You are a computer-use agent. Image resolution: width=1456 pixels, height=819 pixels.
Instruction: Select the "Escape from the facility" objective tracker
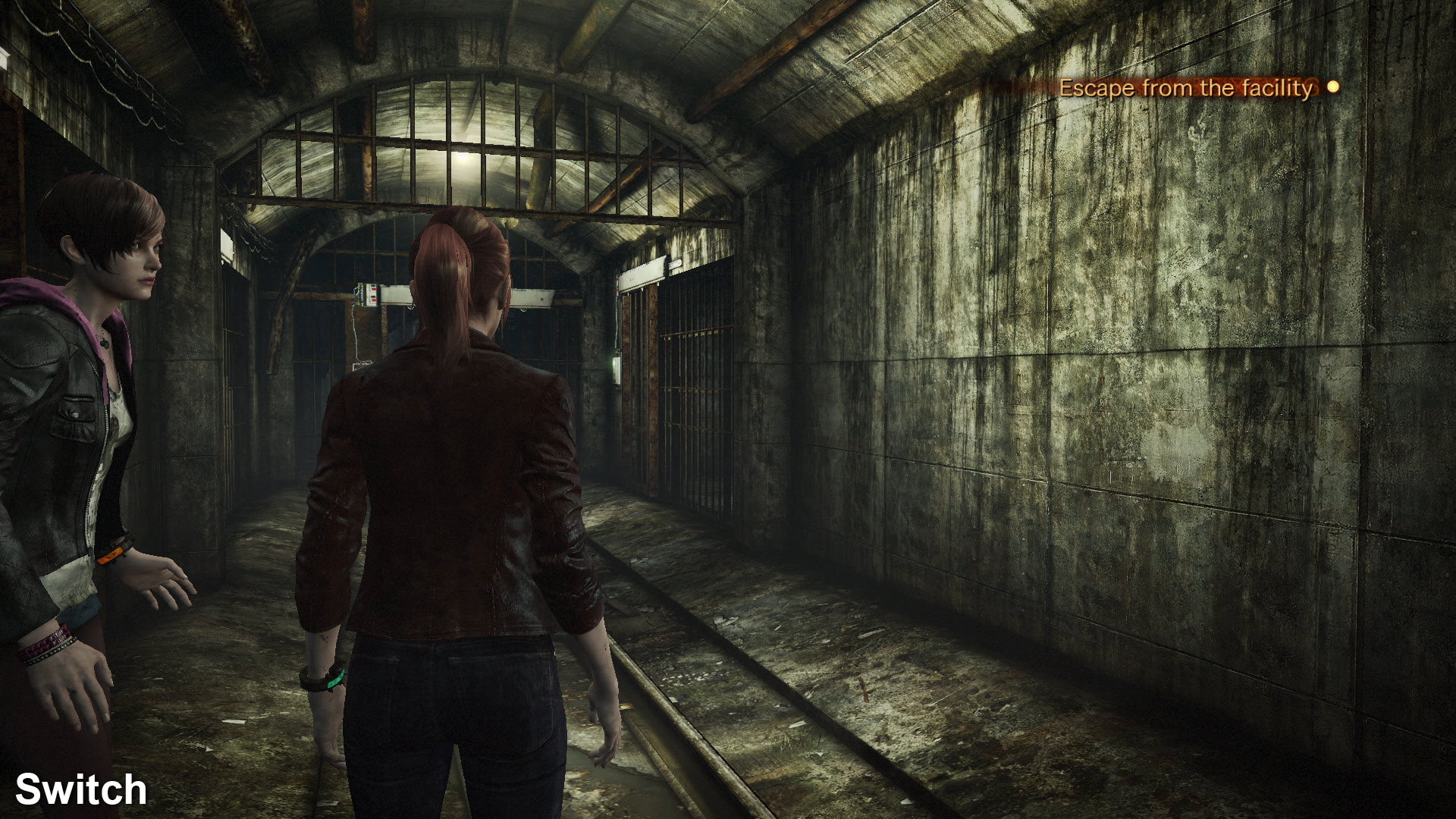pyautogui.click(x=1185, y=89)
